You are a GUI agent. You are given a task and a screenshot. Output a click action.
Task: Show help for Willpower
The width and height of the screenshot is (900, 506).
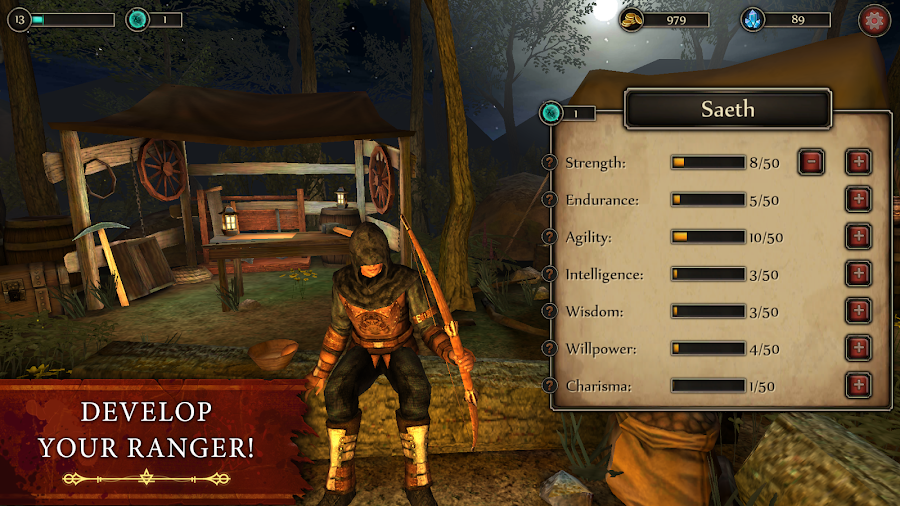coord(549,348)
